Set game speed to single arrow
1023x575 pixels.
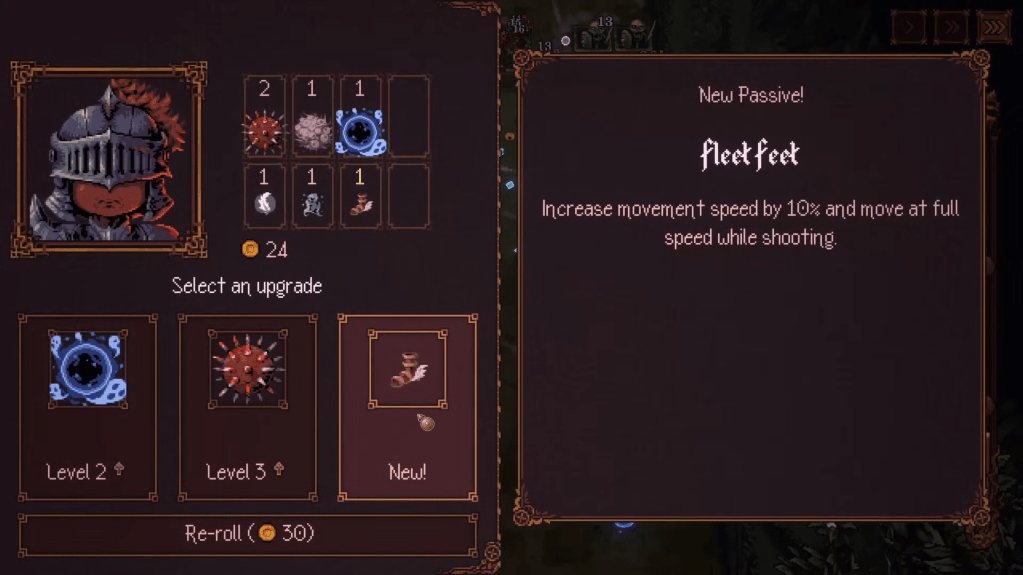[x=909, y=28]
